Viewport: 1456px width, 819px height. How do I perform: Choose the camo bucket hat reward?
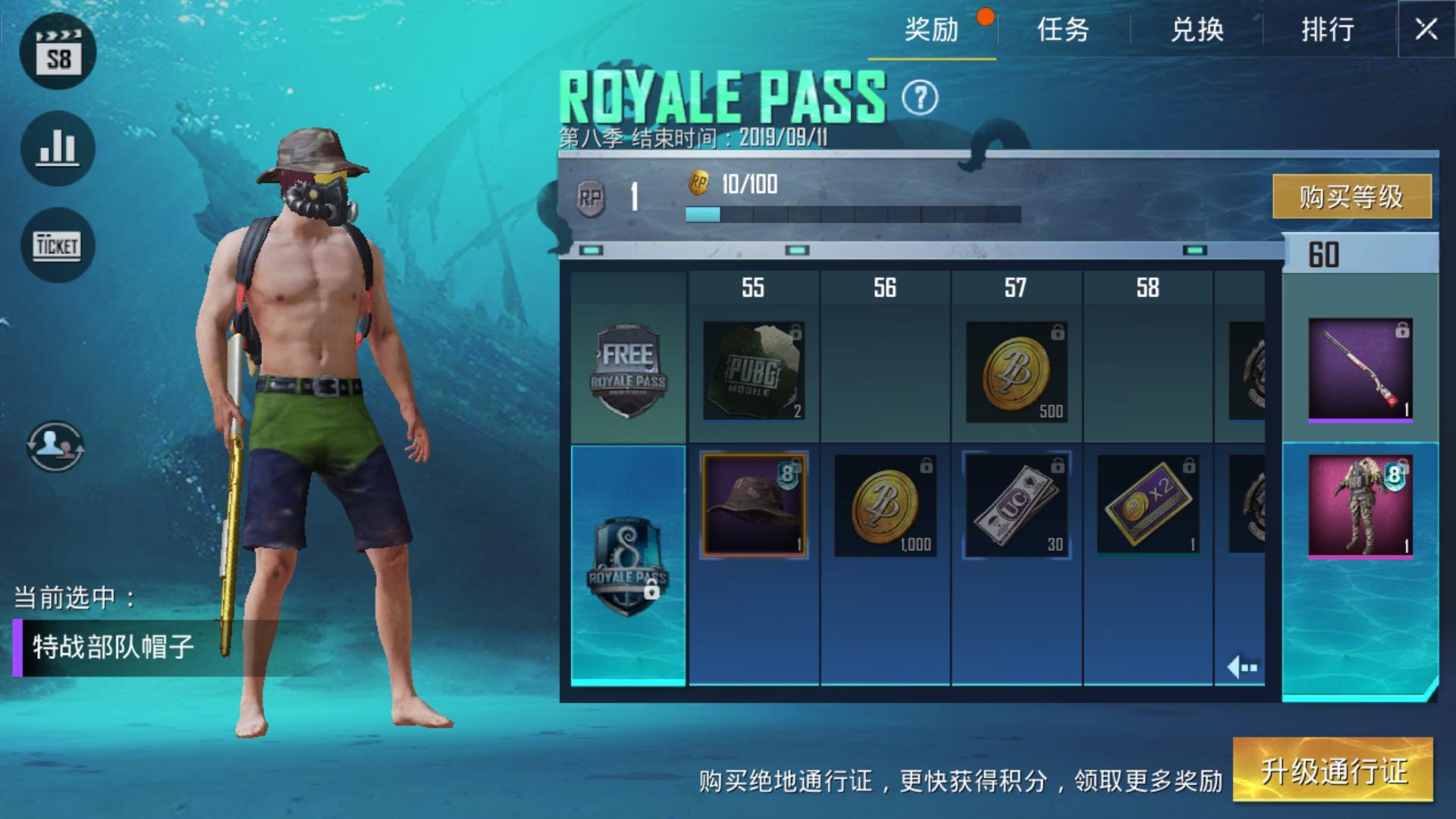(753, 504)
